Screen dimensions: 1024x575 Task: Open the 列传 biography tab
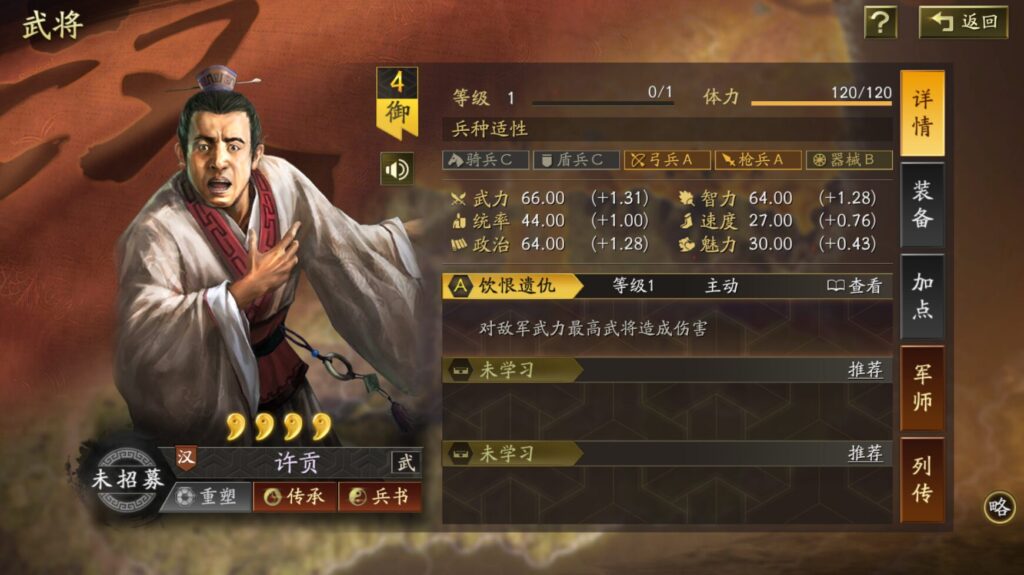[922, 478]
